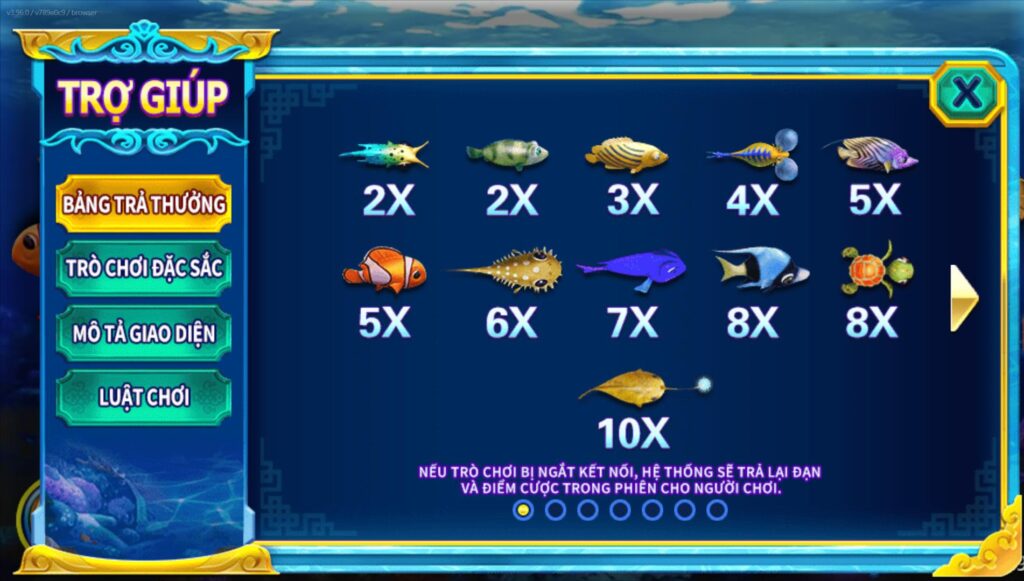Open the Mô Tả Giao Diện tab
Image resolution: width=1024 pixels, height=581 pixels.
pyautogui.click(x=144, y=333)
